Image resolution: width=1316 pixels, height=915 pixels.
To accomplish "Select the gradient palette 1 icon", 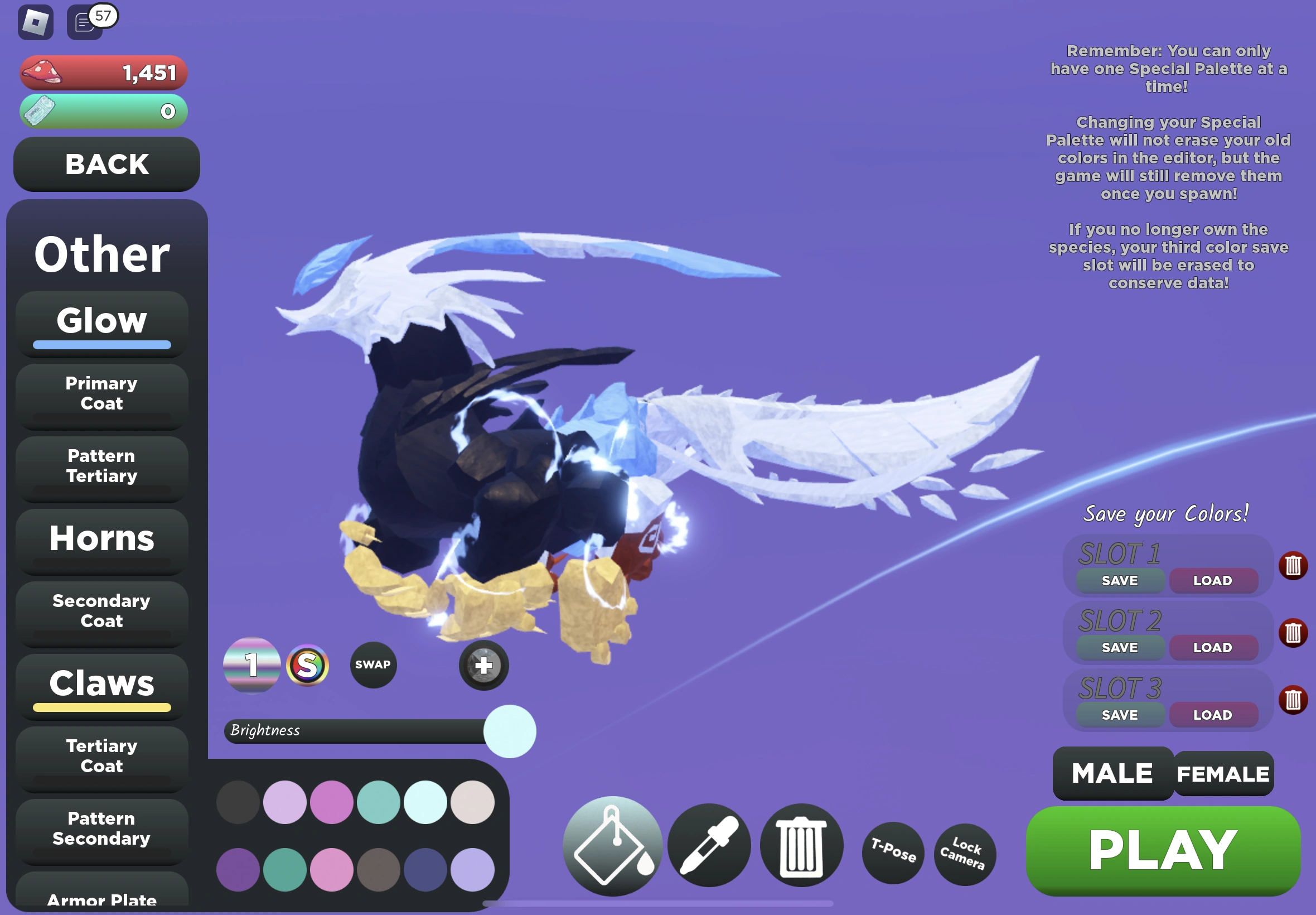I will (x=252, y=665).
